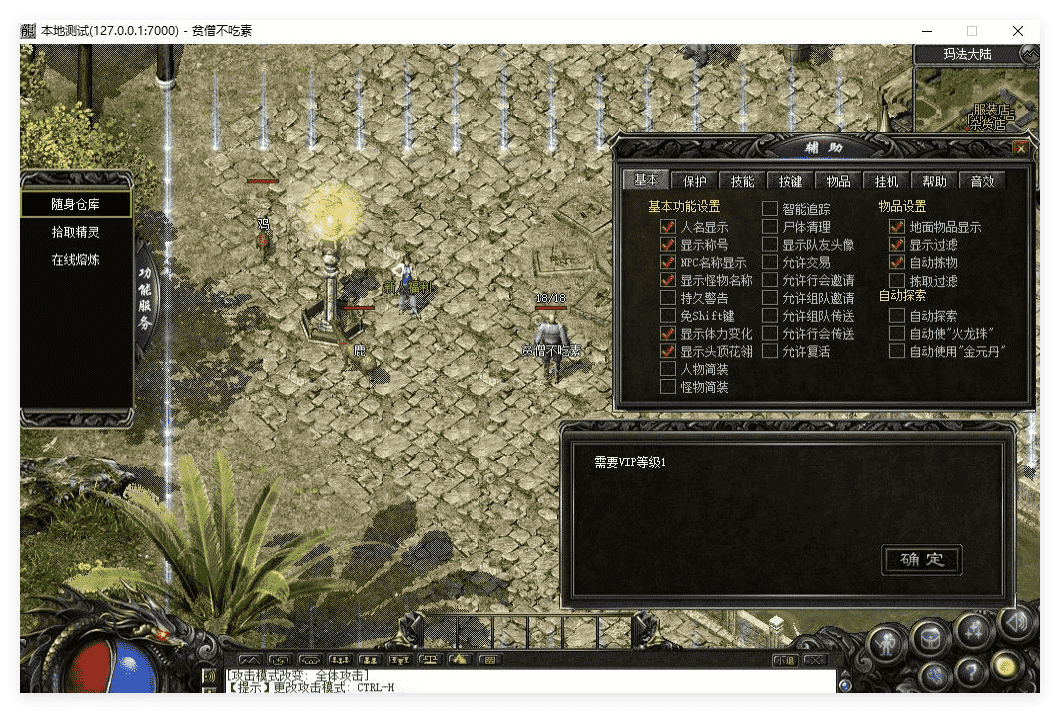
Task: Switch to the 保护 tab
Action: coord(695,181)
